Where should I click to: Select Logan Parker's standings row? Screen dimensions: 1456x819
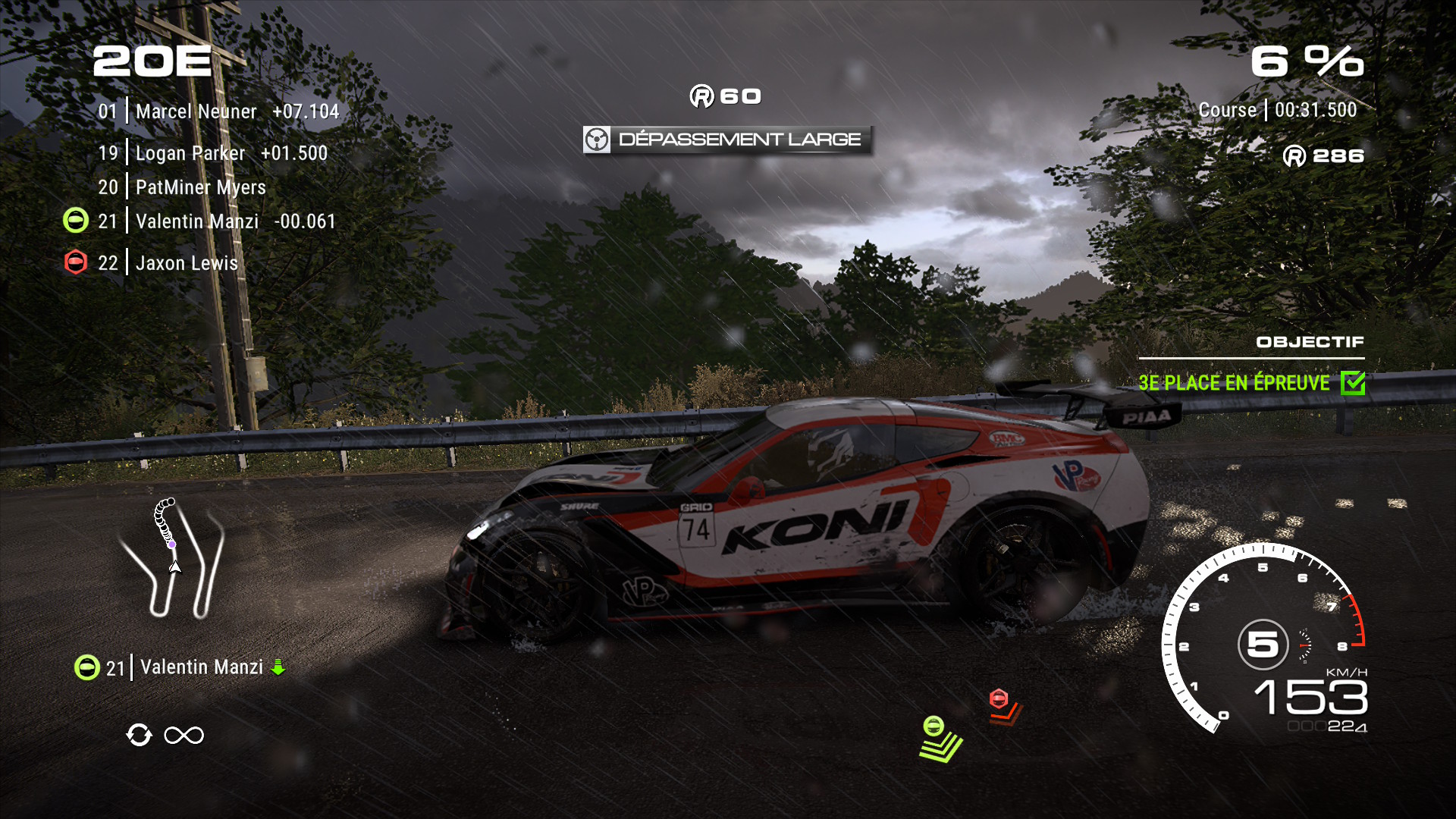(x=212, y=153)
